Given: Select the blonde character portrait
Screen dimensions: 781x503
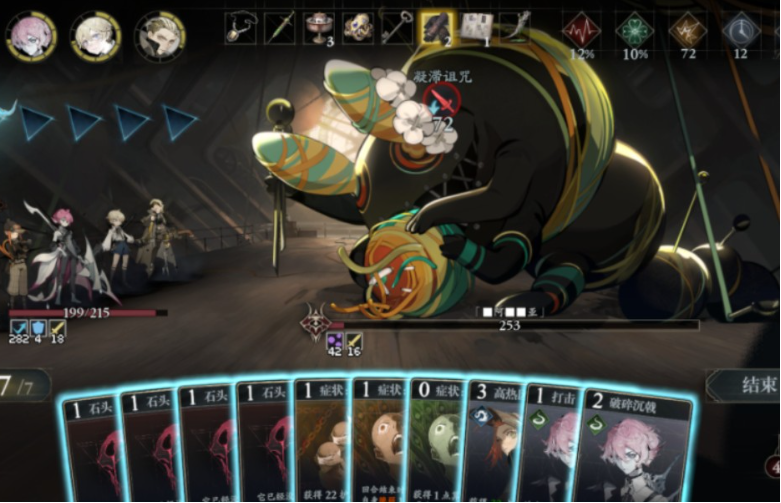Looking at the screenshot, I should (x=96, y=36).
